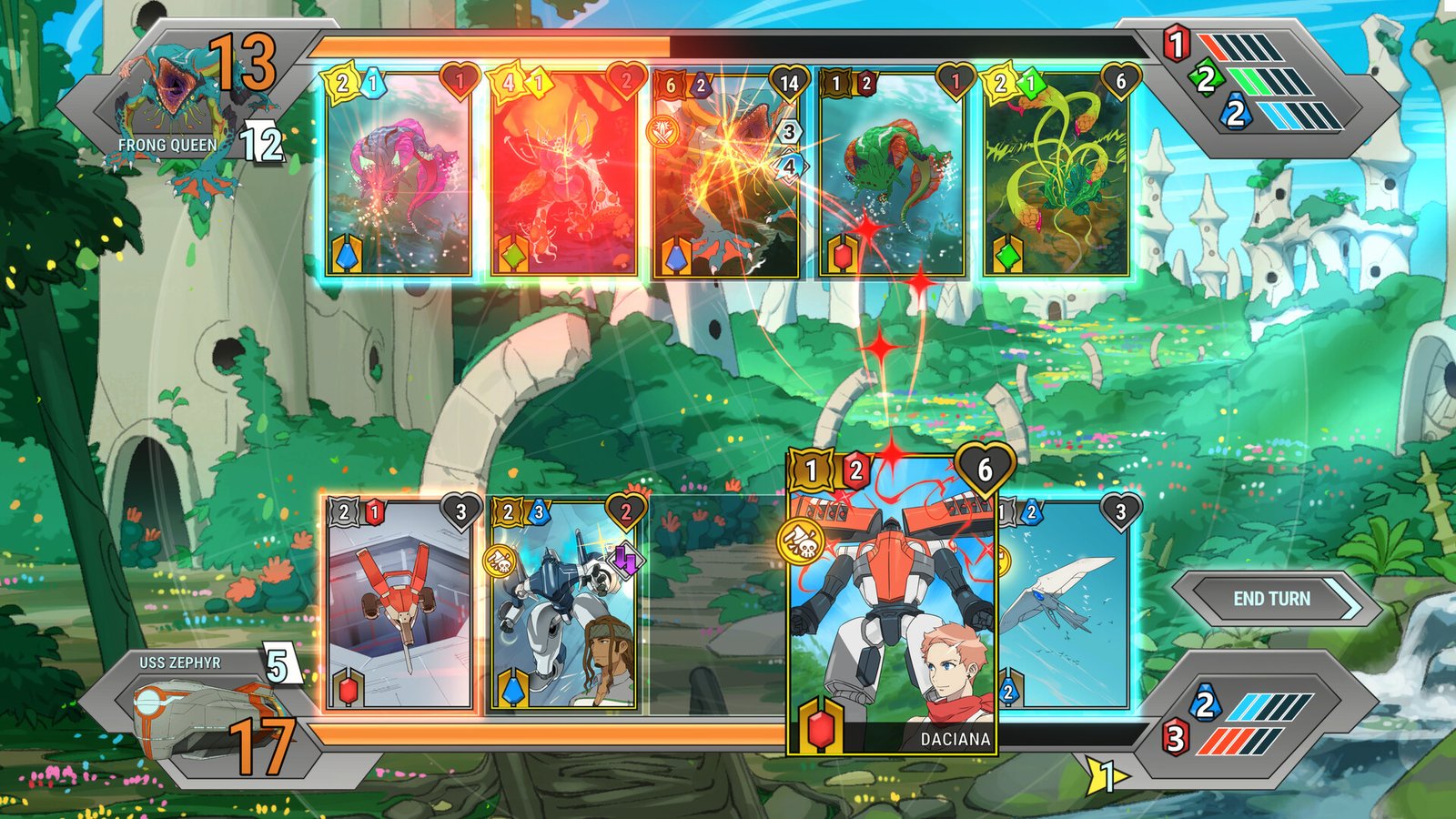1456x819 pixels.
Task: Target the glowing red enemy card
Action: coord(562,175)
